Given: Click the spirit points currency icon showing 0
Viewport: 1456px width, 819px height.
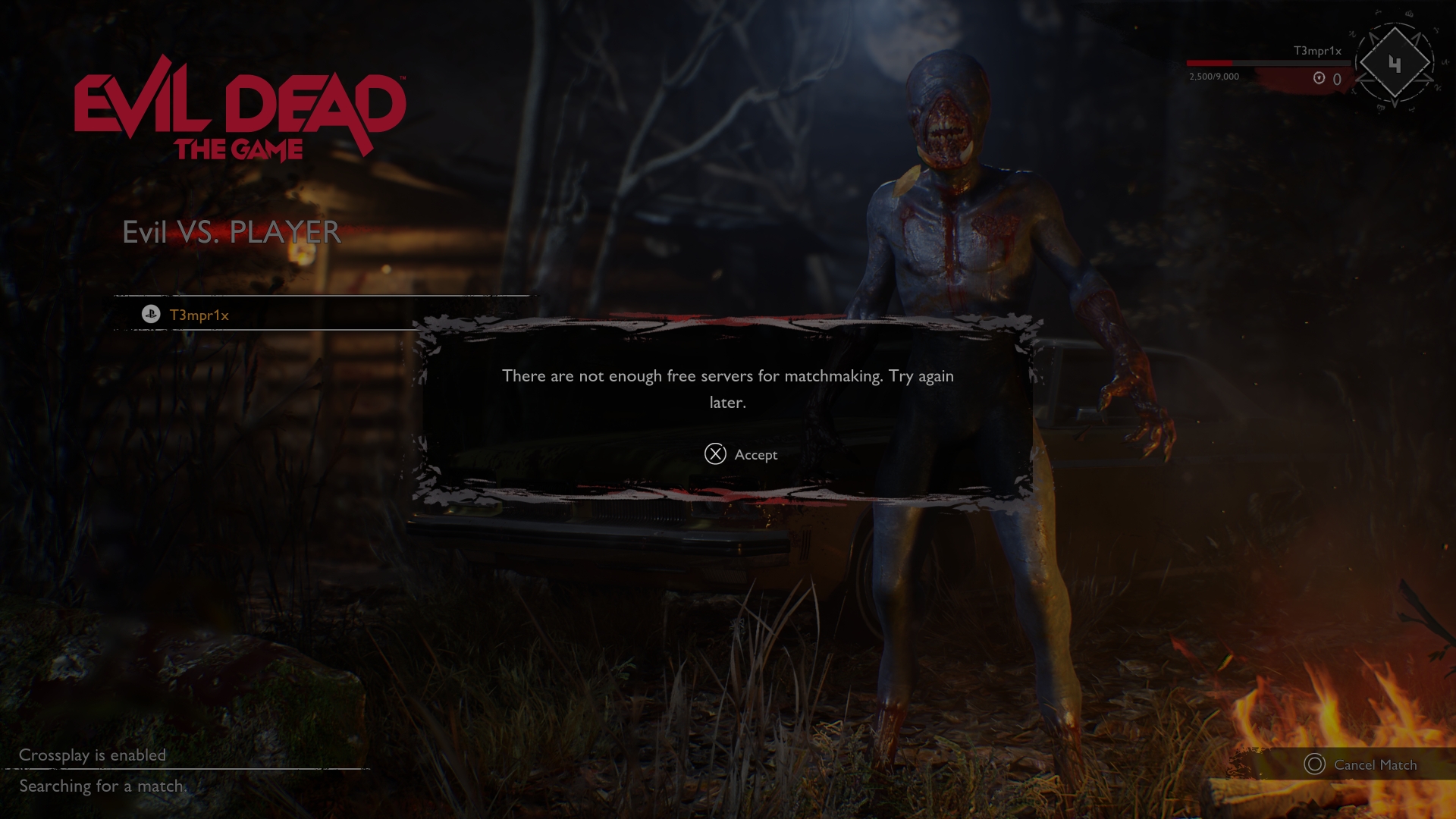Looking at the screenshot, I should [x=1319, y=76].
